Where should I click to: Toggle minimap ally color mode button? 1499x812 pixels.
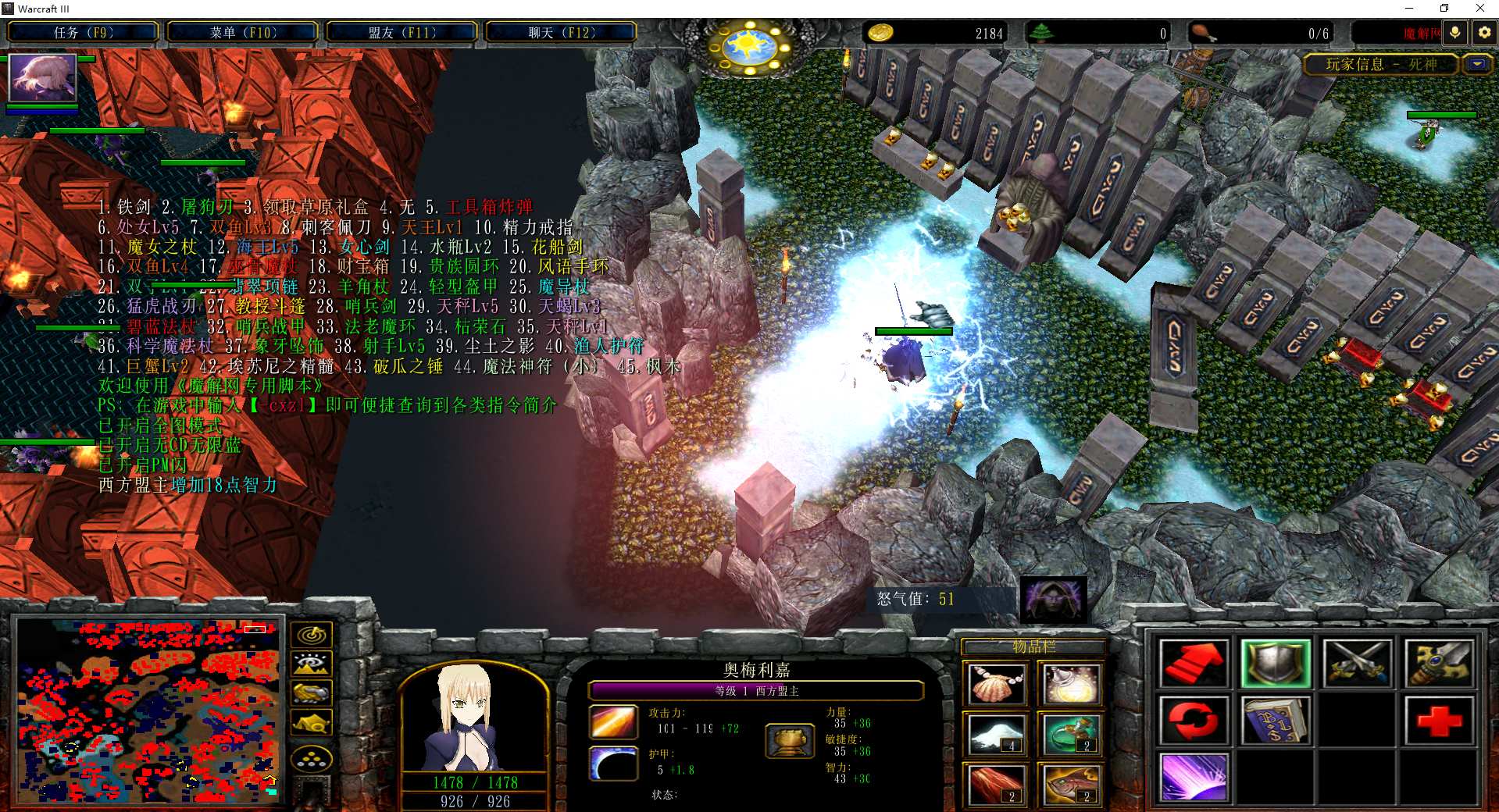(312, 693)
